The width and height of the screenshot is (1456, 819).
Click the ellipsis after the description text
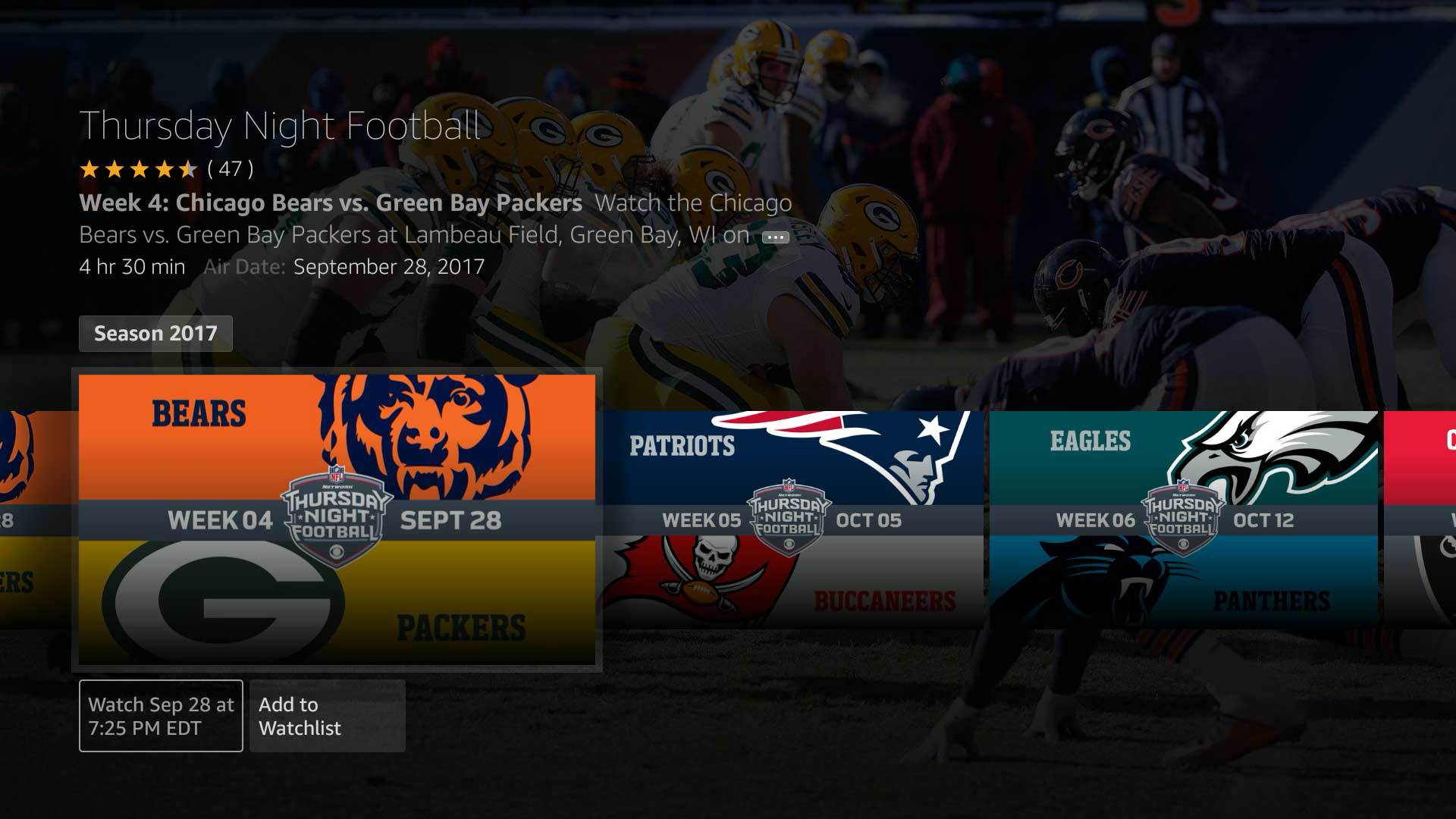(775, 237)
